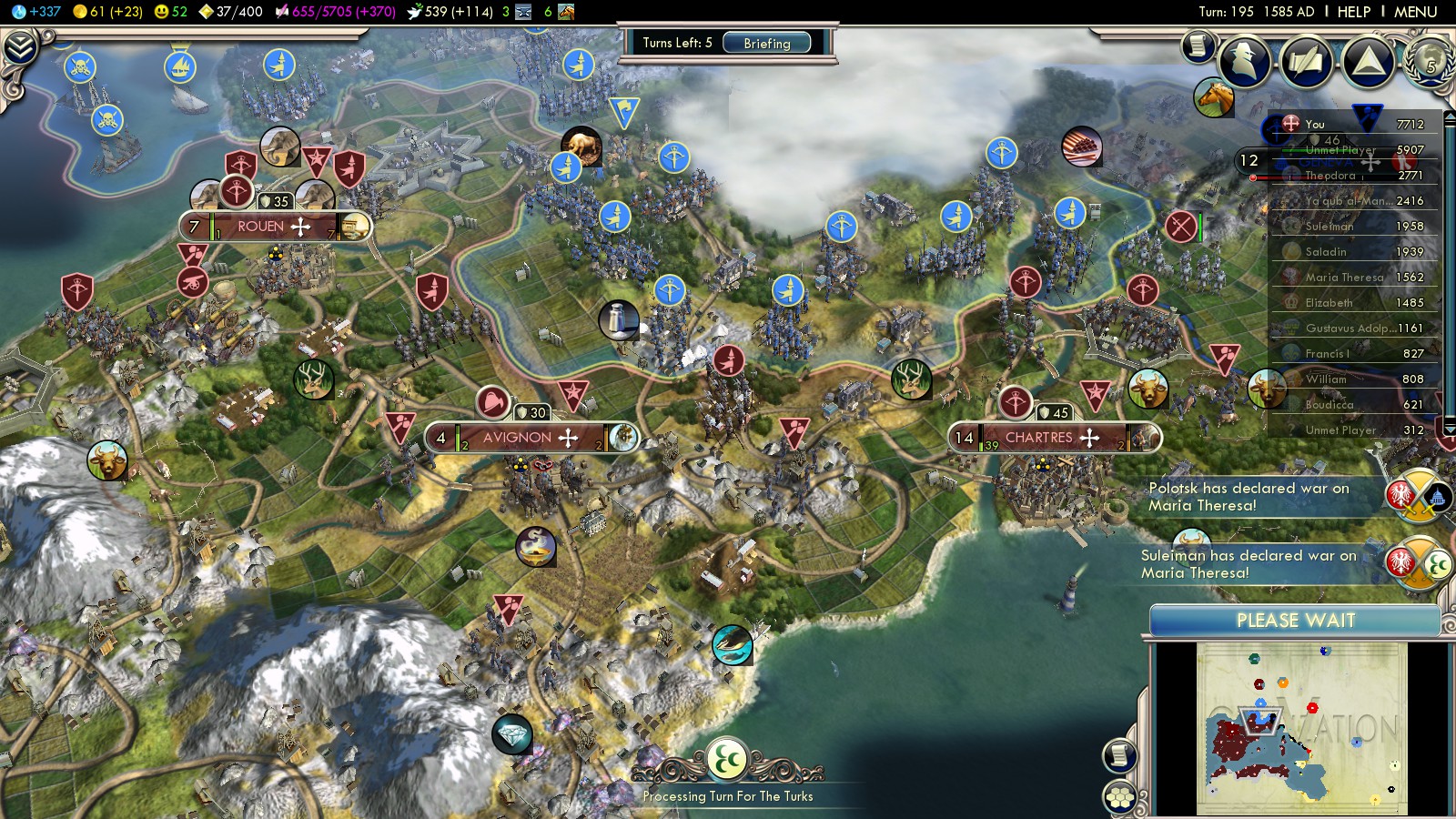Expand the chevron panel in top-left corner

click(20, 47)
